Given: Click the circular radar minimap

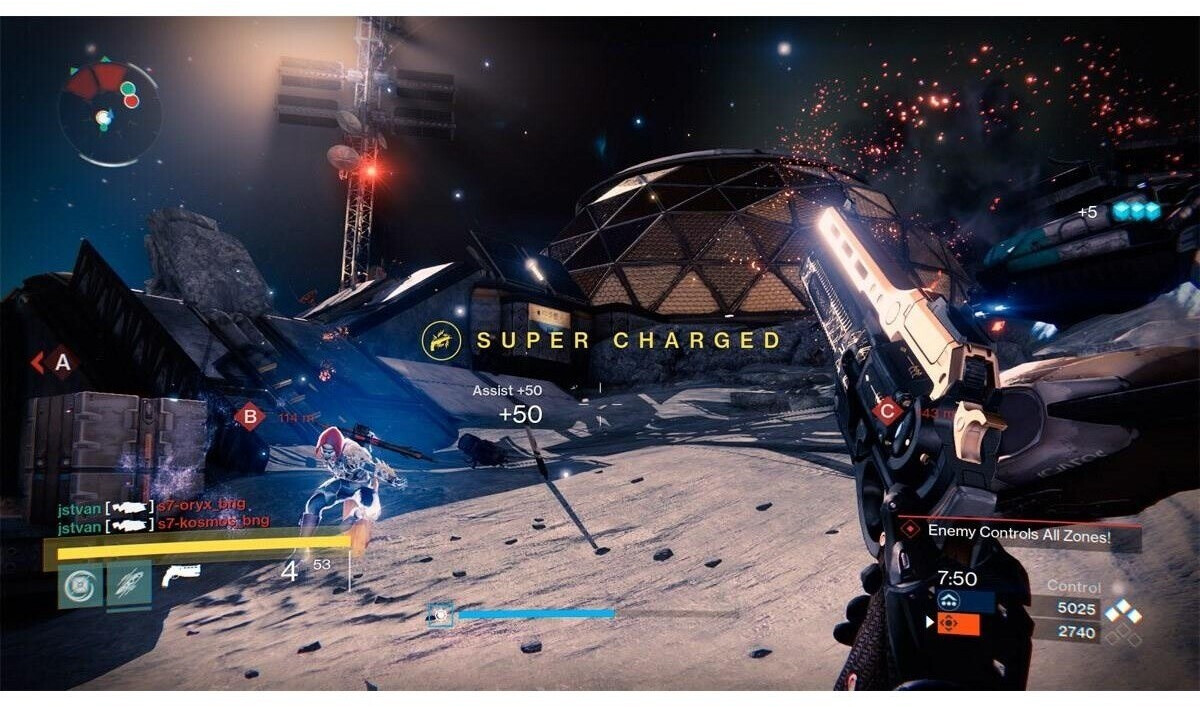Looking at the screenshot, I should [108, 112].
